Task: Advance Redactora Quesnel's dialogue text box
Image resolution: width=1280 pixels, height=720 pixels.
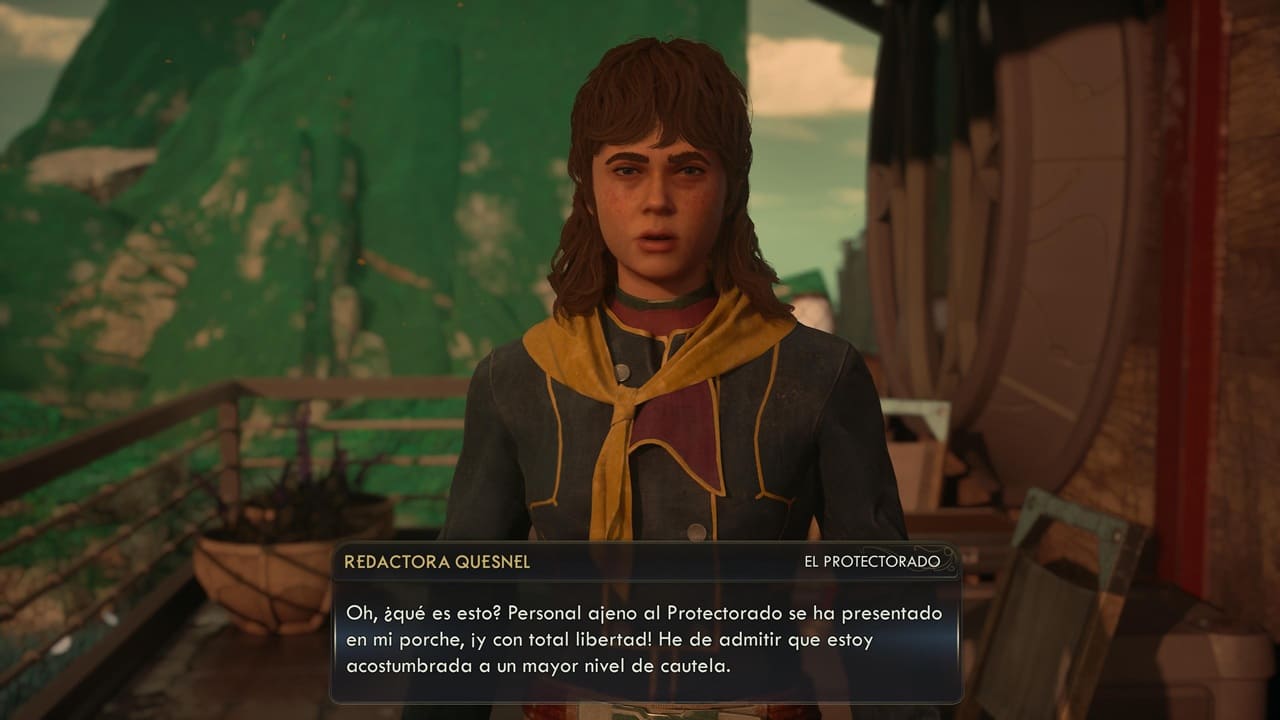Action: (x=645, y=637)
